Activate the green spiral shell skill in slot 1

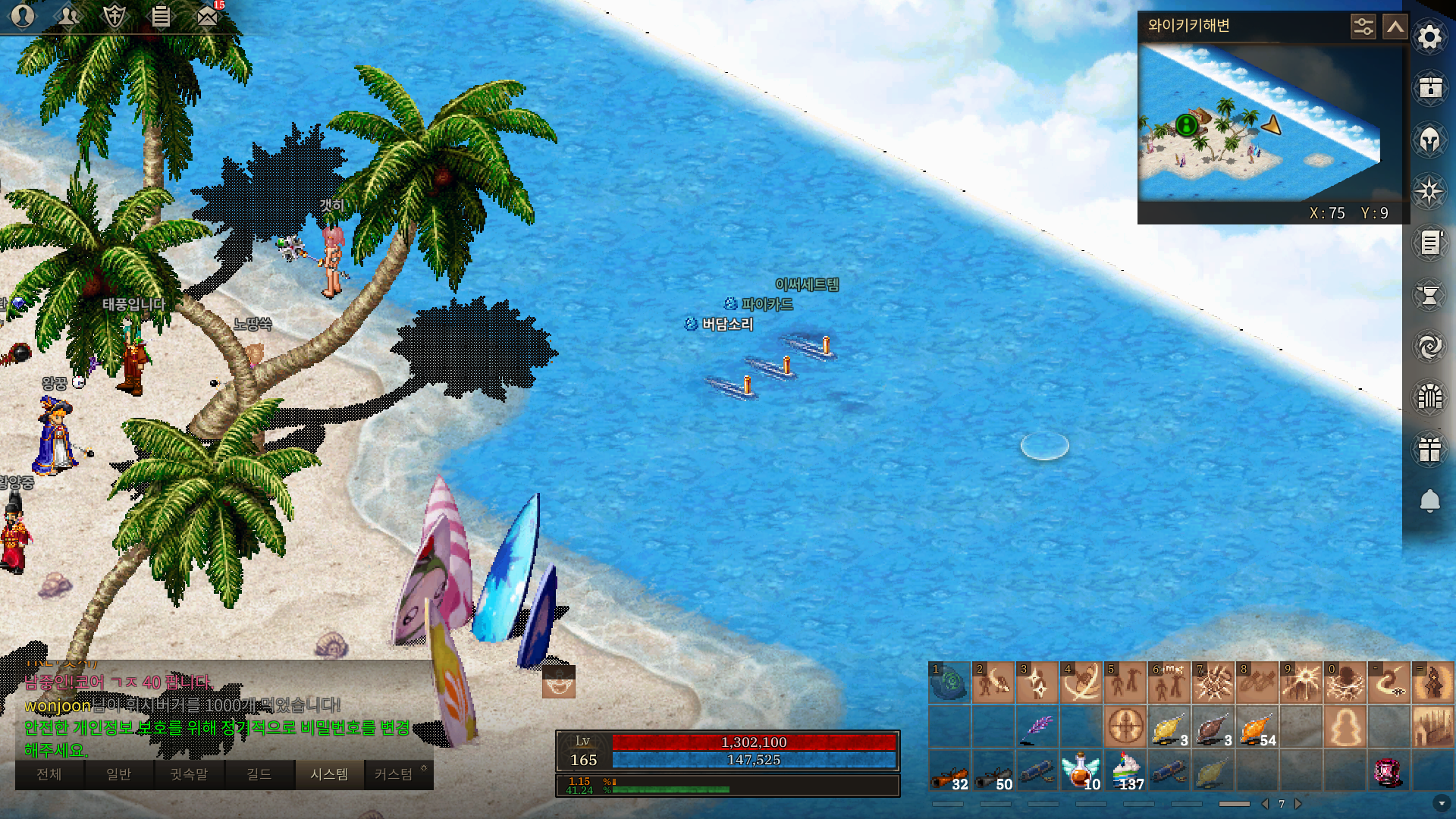pyautogui.click(x=949, y=682)
